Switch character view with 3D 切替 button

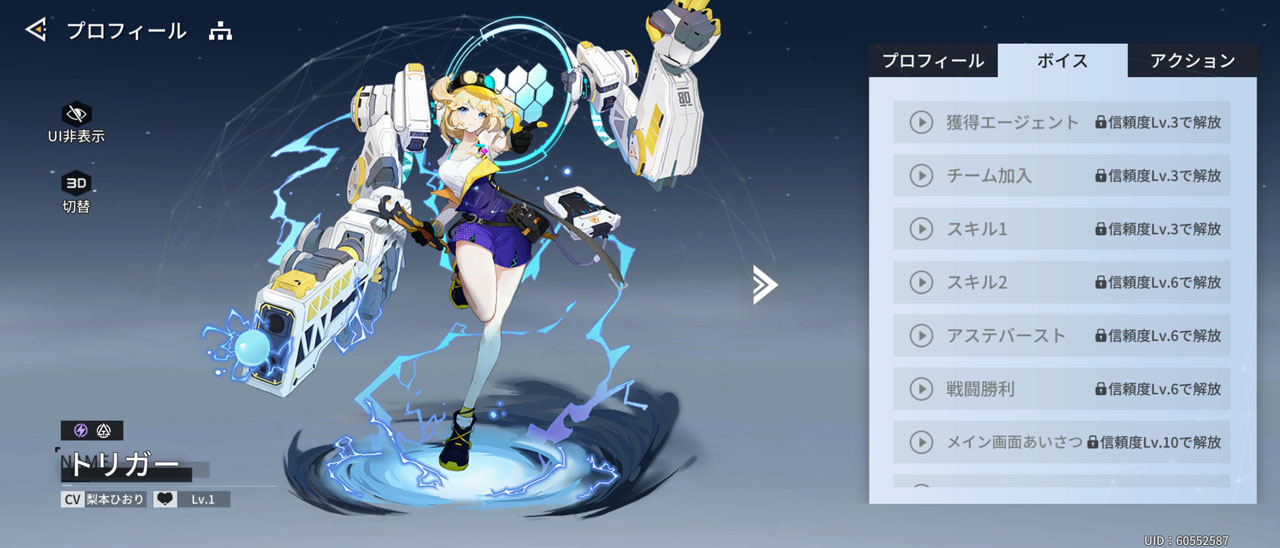76,183
